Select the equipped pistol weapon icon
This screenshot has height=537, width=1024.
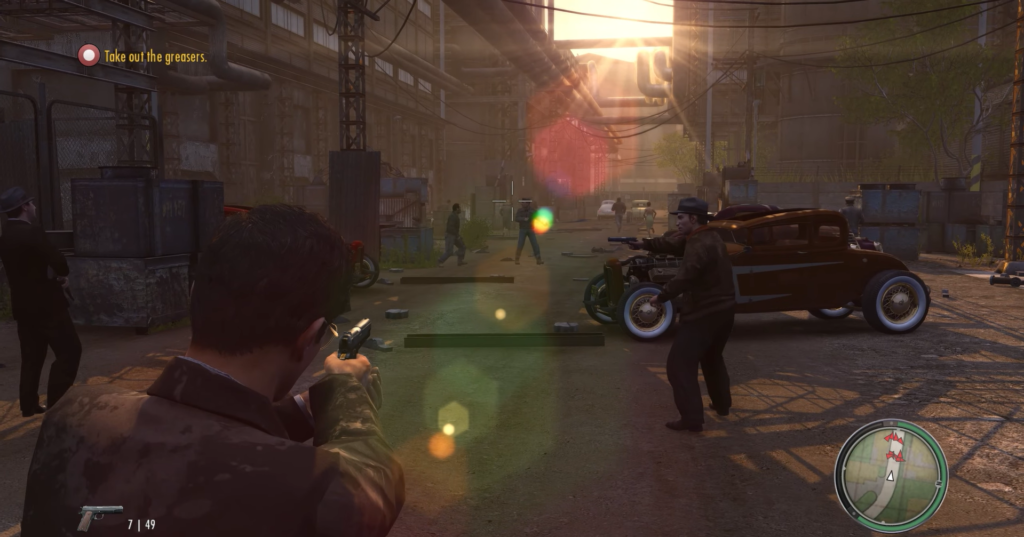(x=98, y=516)
